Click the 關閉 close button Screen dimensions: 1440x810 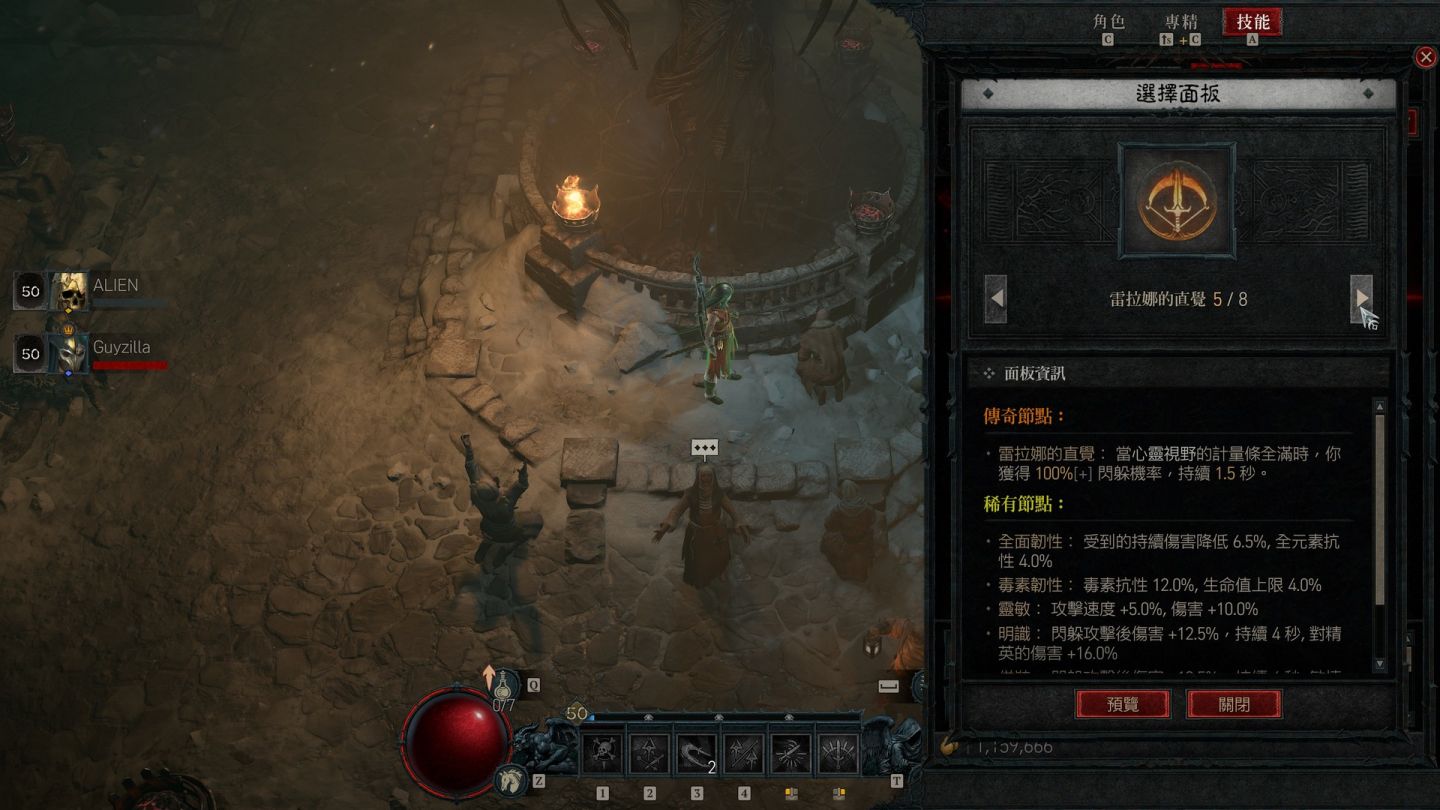click(x=1234, y=704)
